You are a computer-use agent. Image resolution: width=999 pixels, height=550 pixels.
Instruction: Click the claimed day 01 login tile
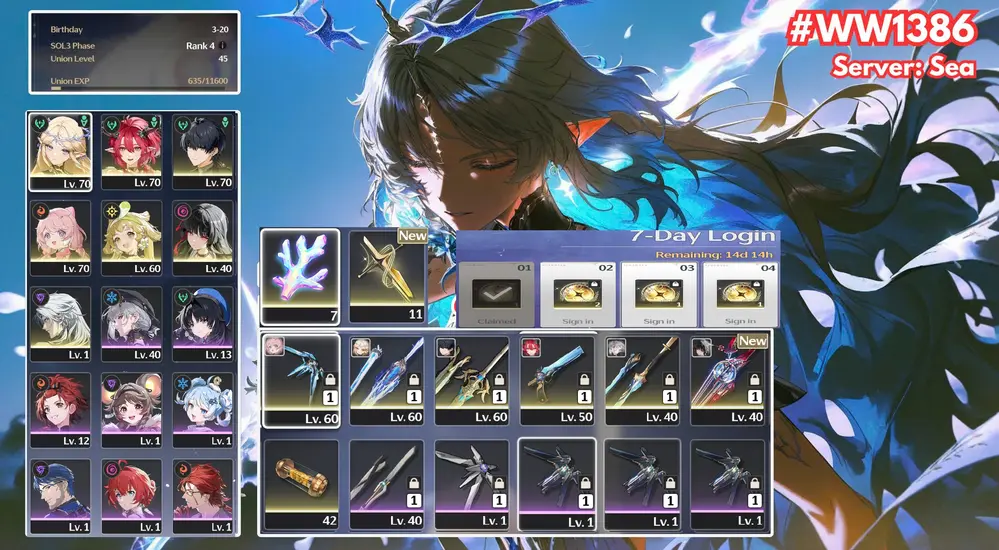(x=496, y=295)
